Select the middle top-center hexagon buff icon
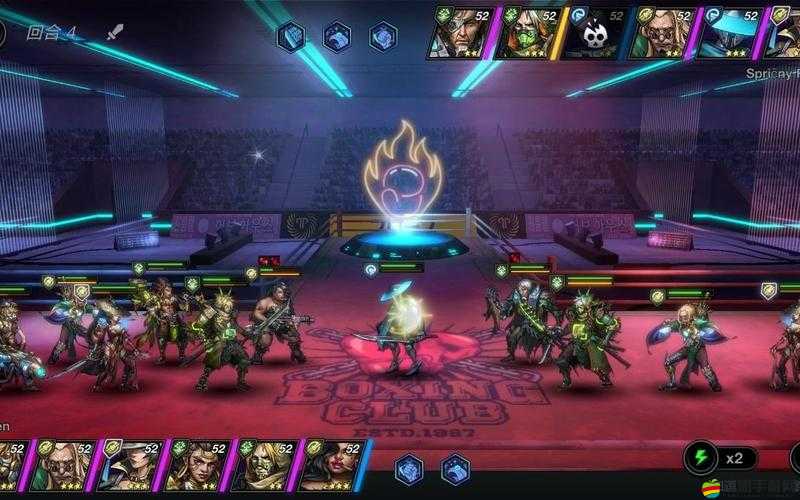 (337, 37)
